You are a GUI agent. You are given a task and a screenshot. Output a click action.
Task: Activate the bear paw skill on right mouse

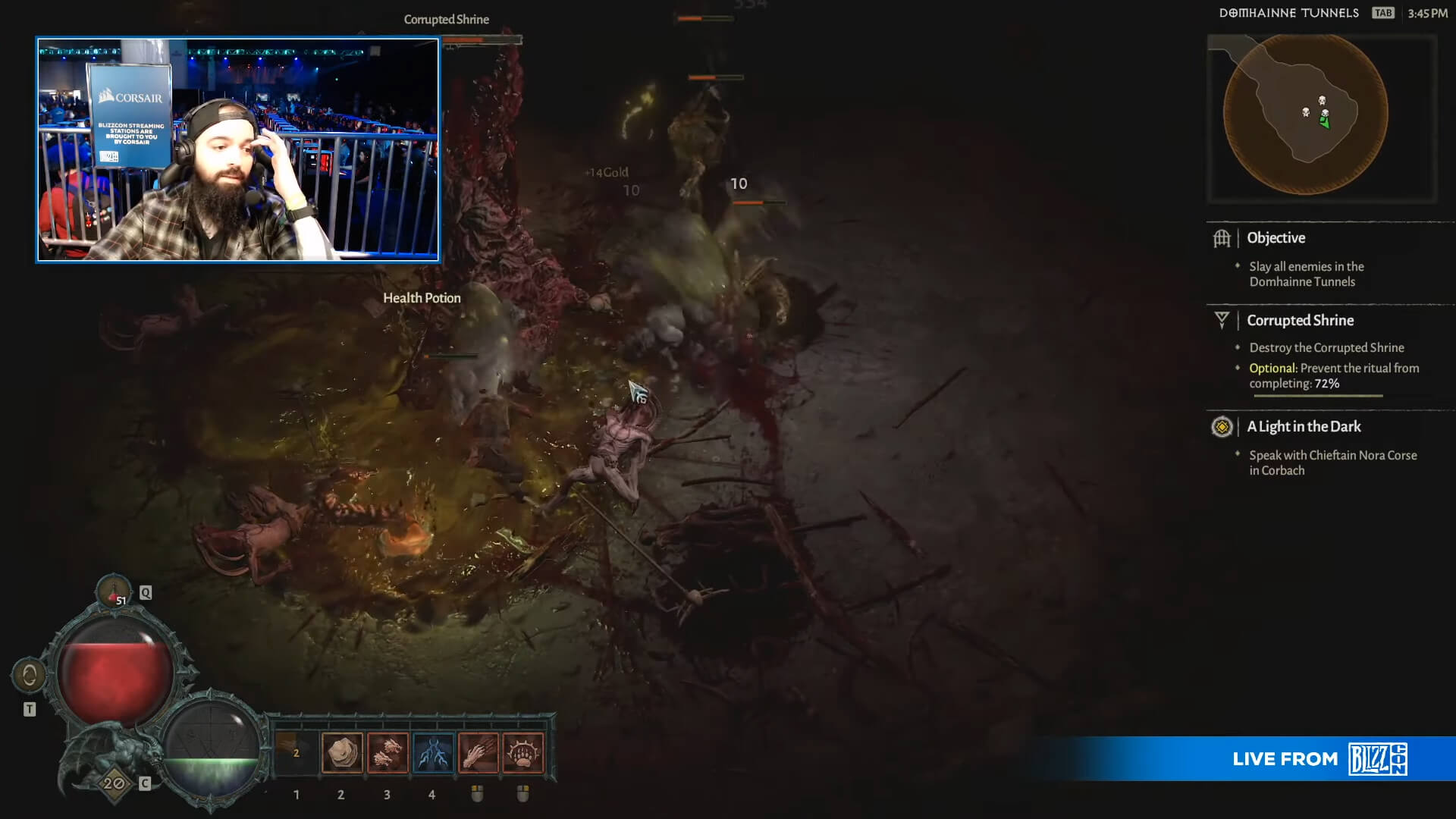[523, 752]
